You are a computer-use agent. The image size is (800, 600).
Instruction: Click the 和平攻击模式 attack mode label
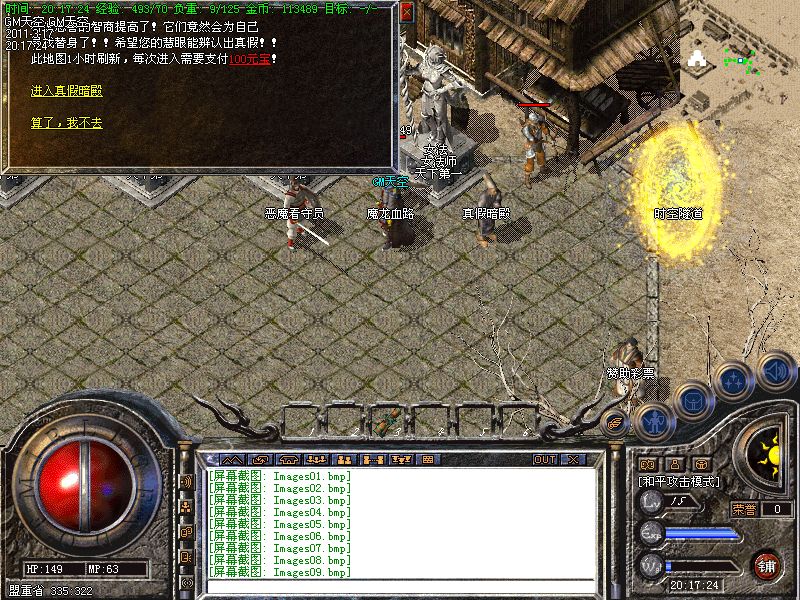click(x=680, y=482)
